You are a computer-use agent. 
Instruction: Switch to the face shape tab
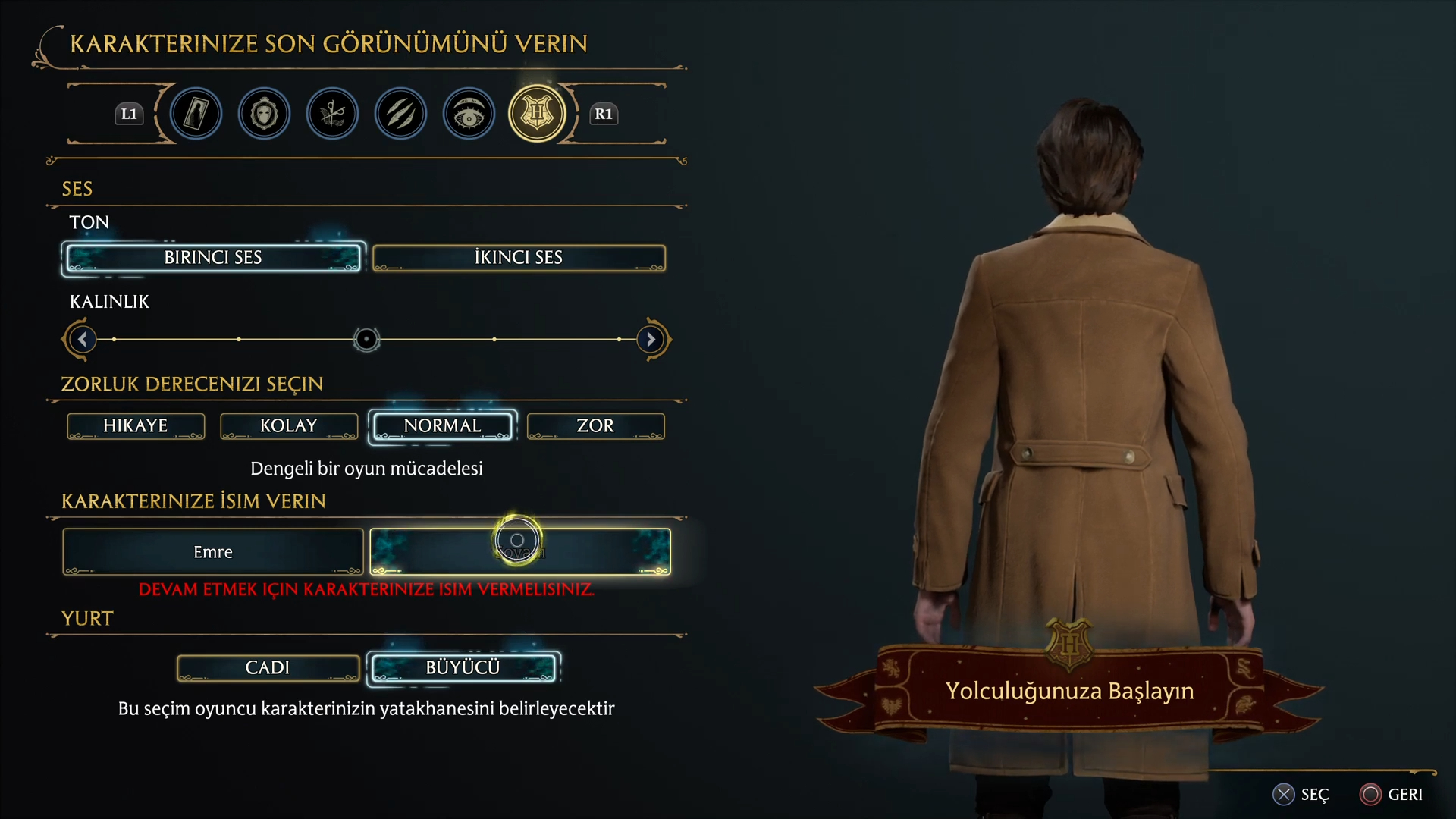264,114
